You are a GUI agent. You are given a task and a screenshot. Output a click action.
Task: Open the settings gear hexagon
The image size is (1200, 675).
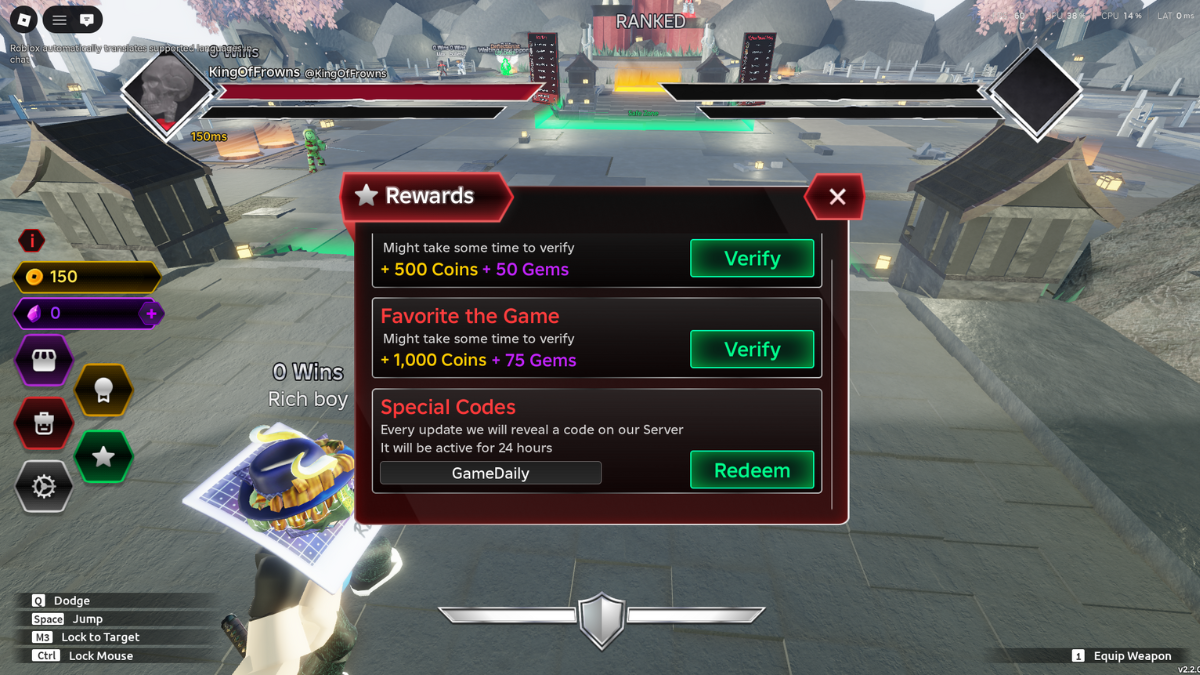(44, 487)
